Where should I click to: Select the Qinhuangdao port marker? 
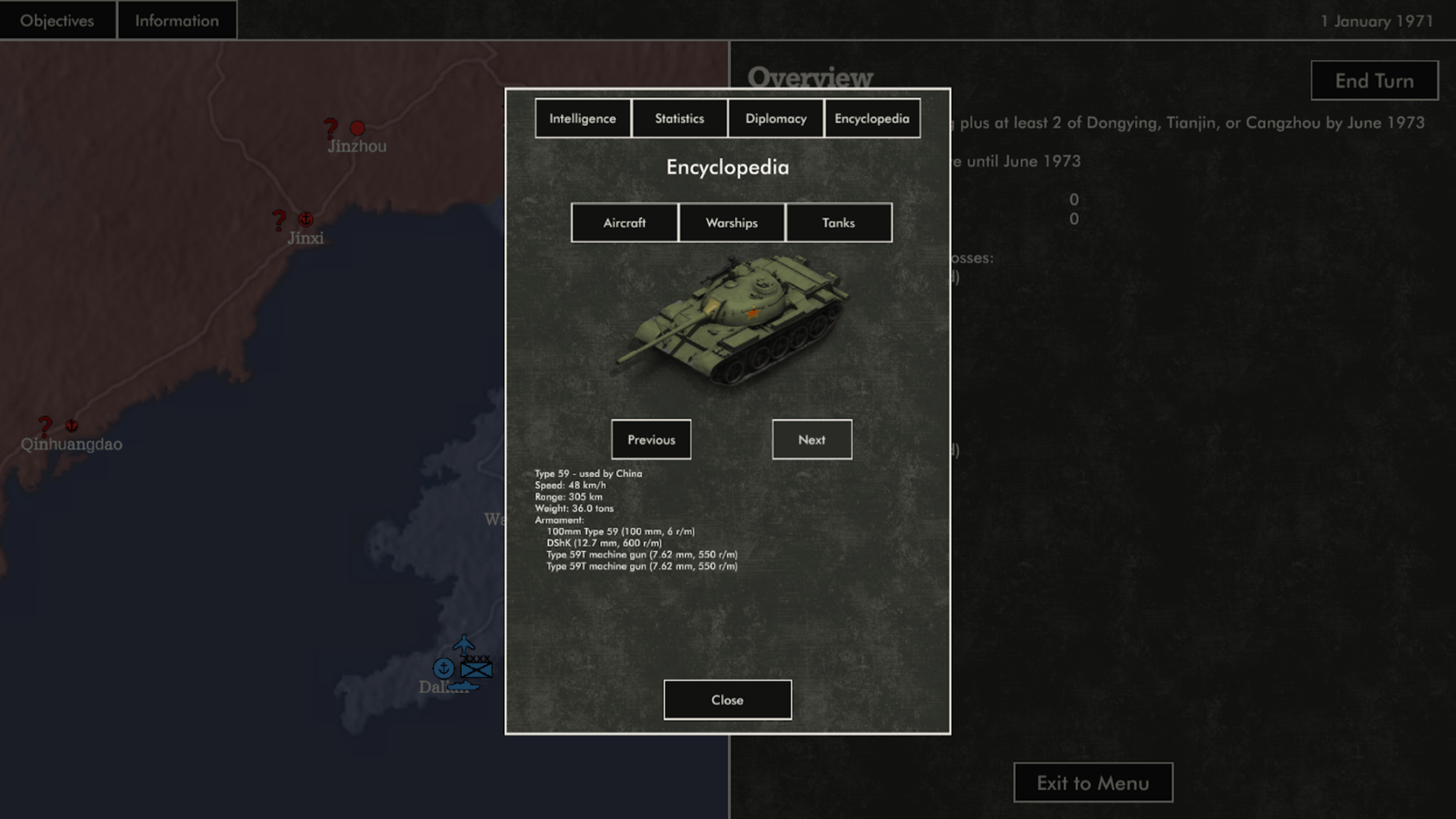click(x=71, y=425)
